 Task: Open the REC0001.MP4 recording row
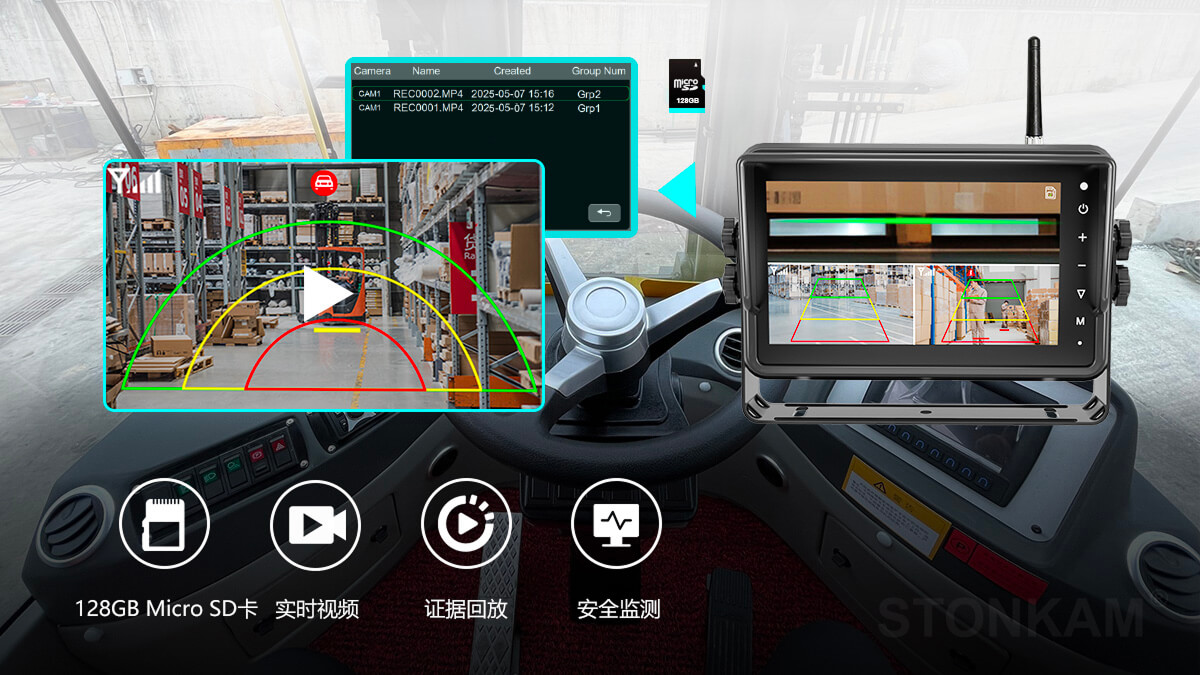[490, 108]
